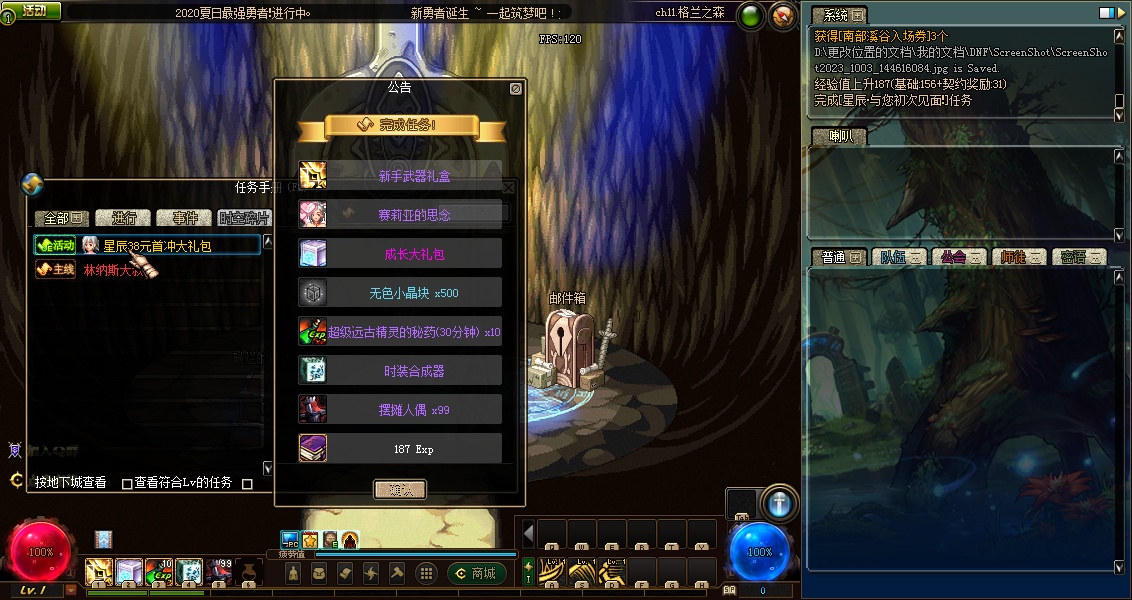Select the 时空碎片 quest tab
The height and width of the screenshot is (600, 1132).
[x=243, y=218]
